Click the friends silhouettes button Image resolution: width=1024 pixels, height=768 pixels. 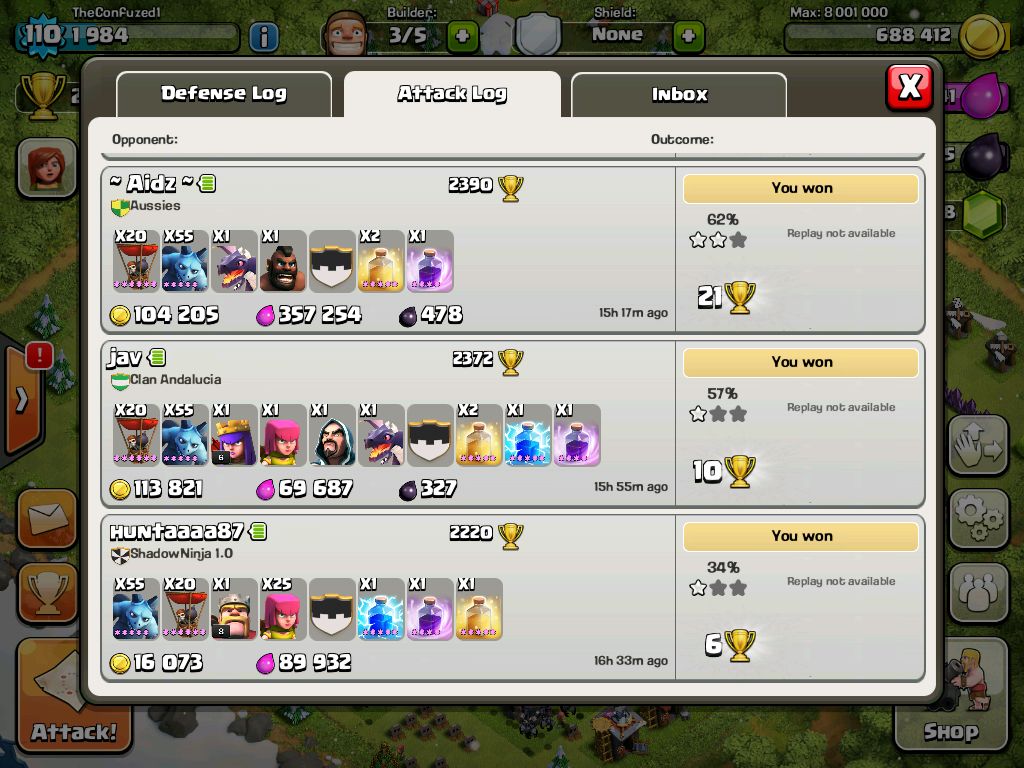979,592
